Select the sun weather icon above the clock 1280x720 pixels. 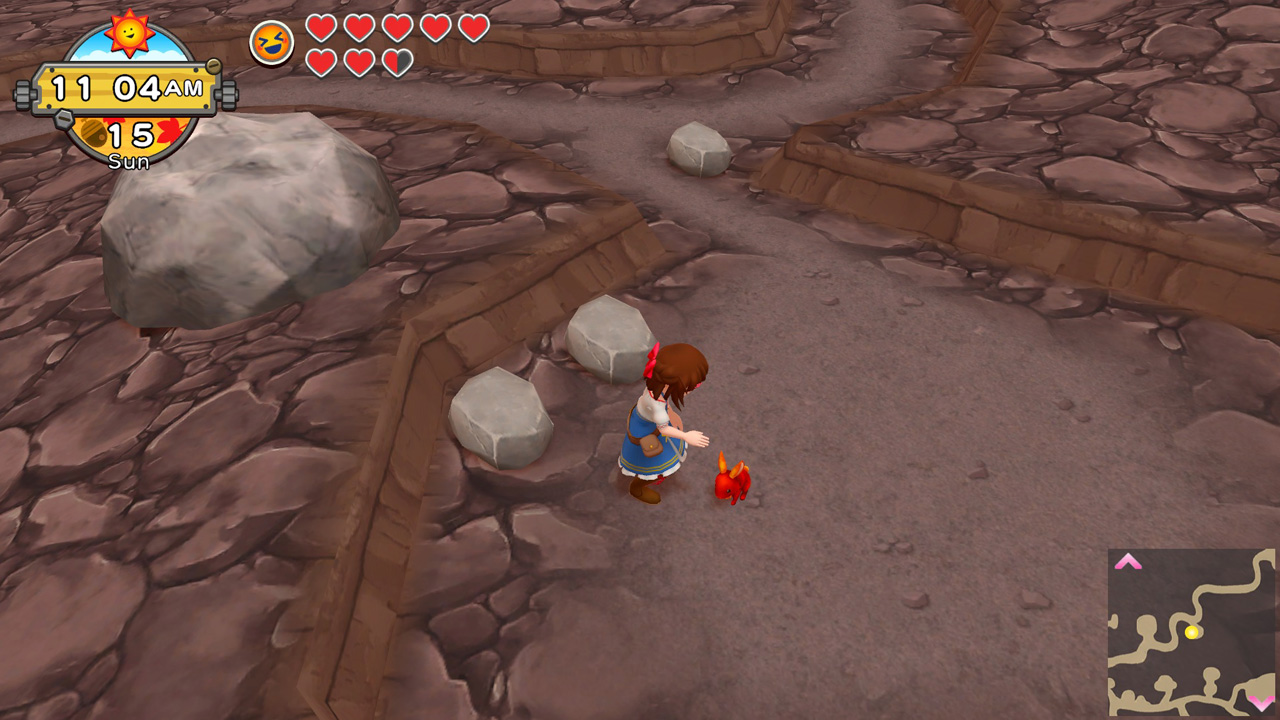point(129,35)
